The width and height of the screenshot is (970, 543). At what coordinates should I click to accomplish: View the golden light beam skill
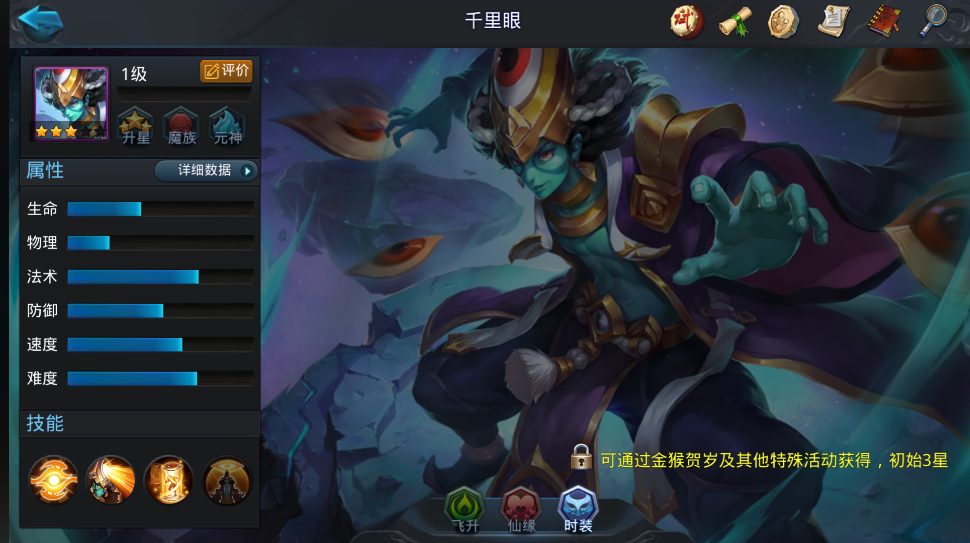coord(111,480)
